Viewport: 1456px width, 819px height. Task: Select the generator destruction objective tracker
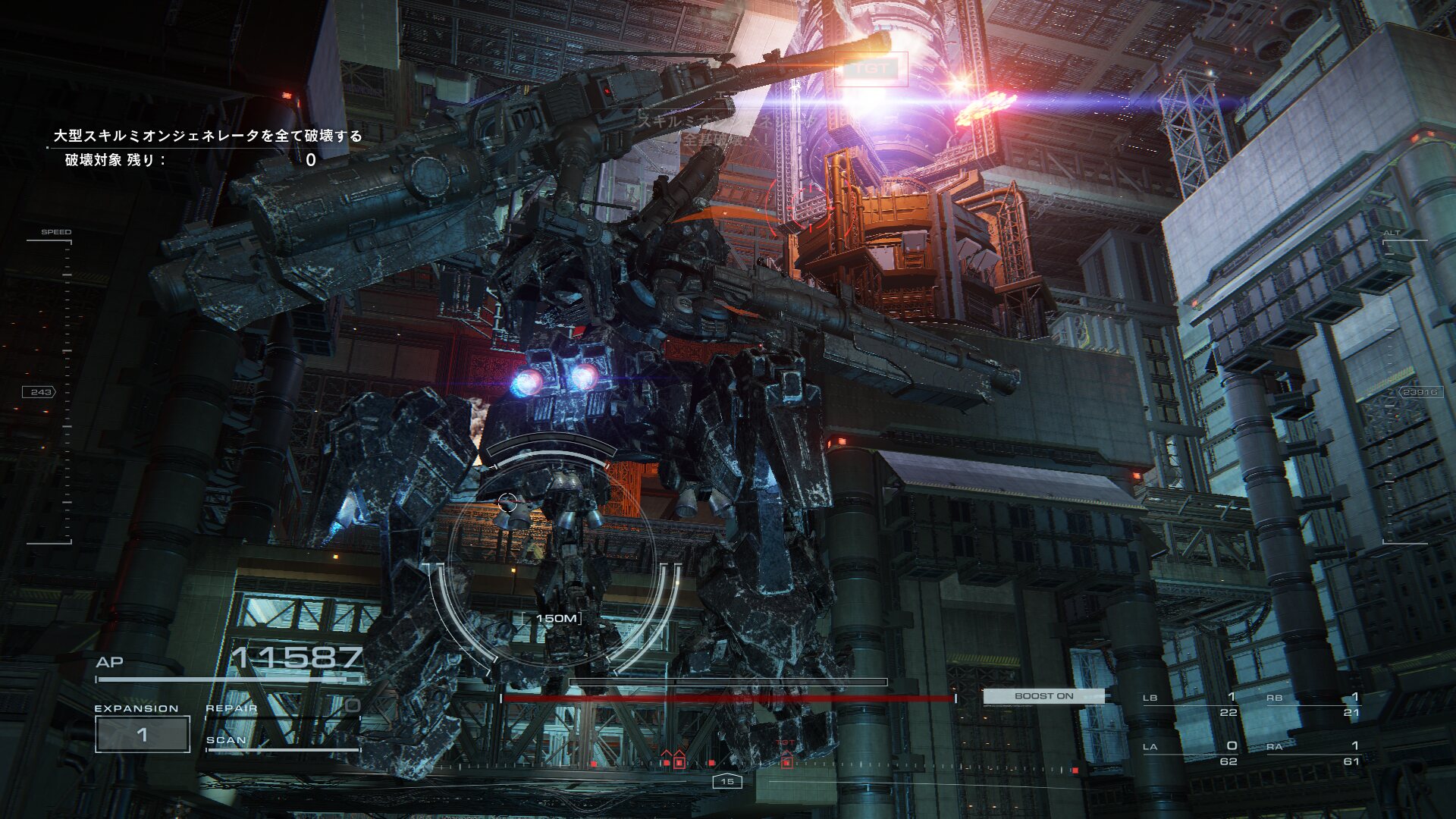pos(207,147)
